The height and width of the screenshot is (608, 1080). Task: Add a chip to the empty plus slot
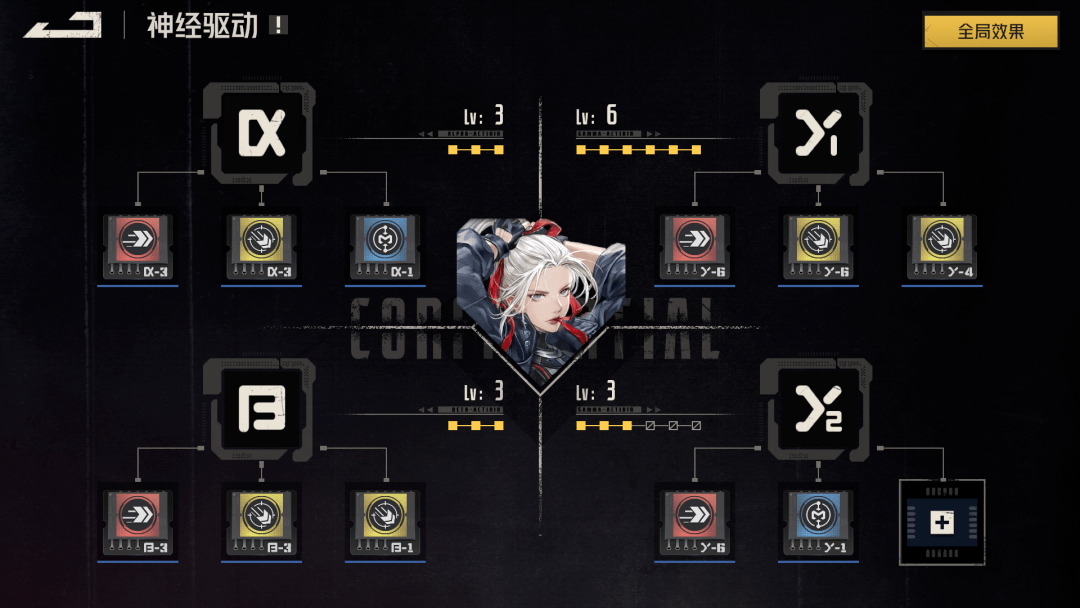click(942, 522)
